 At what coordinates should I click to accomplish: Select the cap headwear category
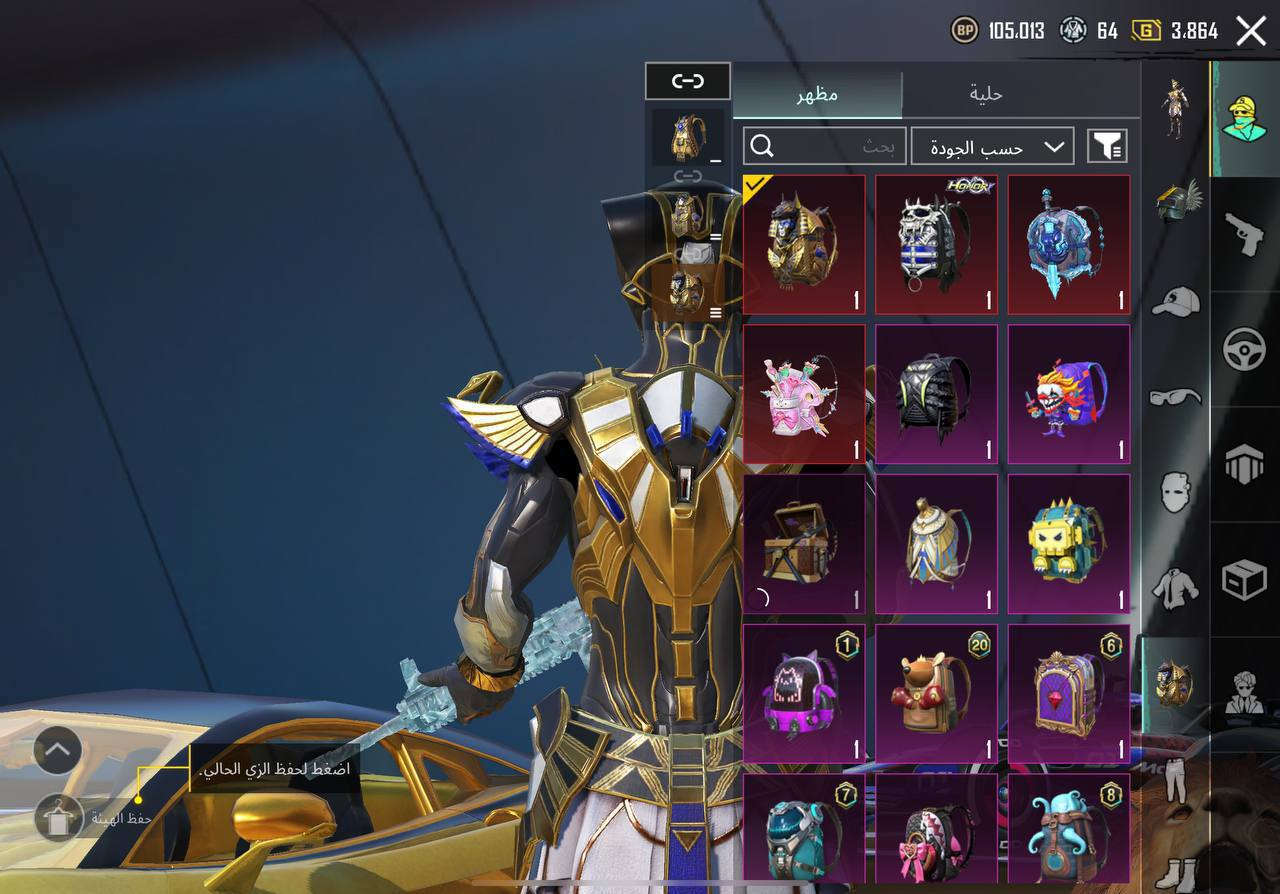(1175, 301)
